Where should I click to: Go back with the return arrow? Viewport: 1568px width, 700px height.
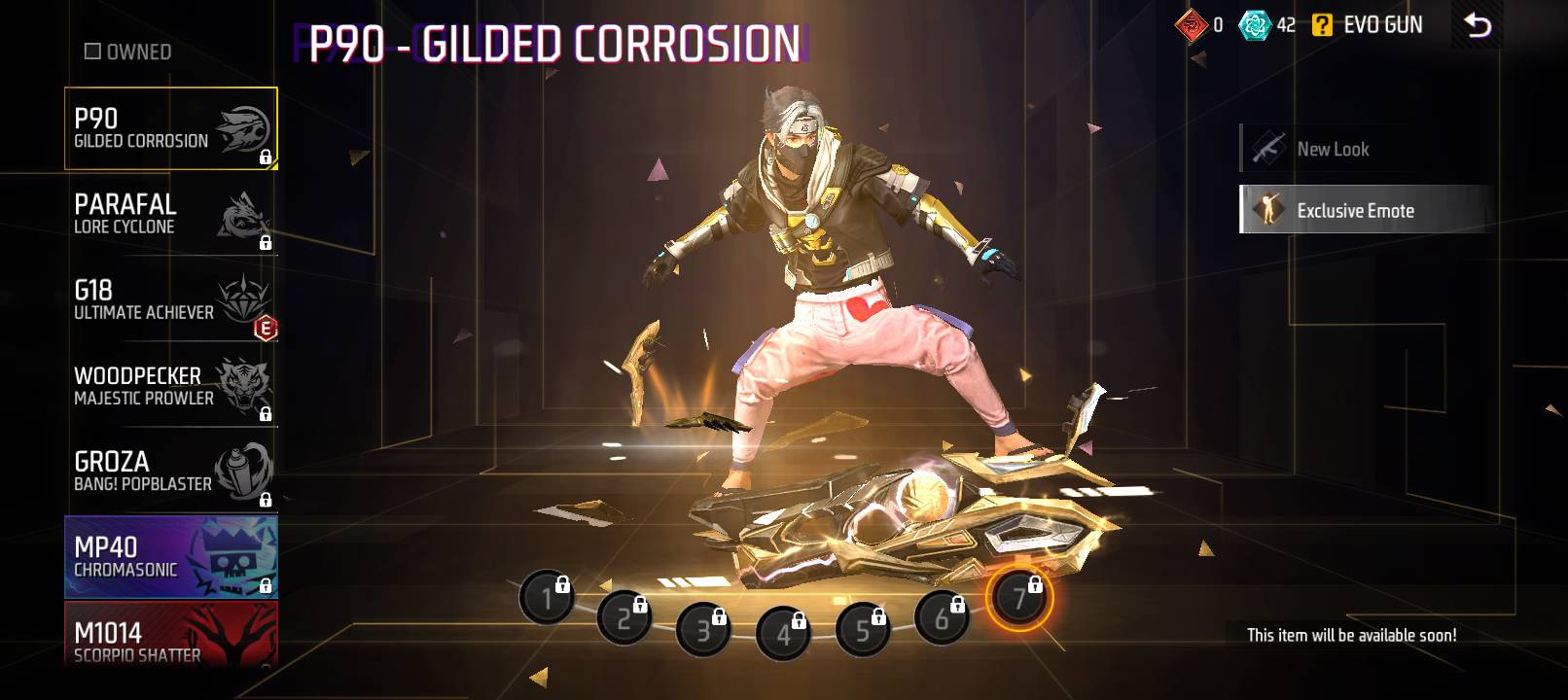(x=1477, y=25)
